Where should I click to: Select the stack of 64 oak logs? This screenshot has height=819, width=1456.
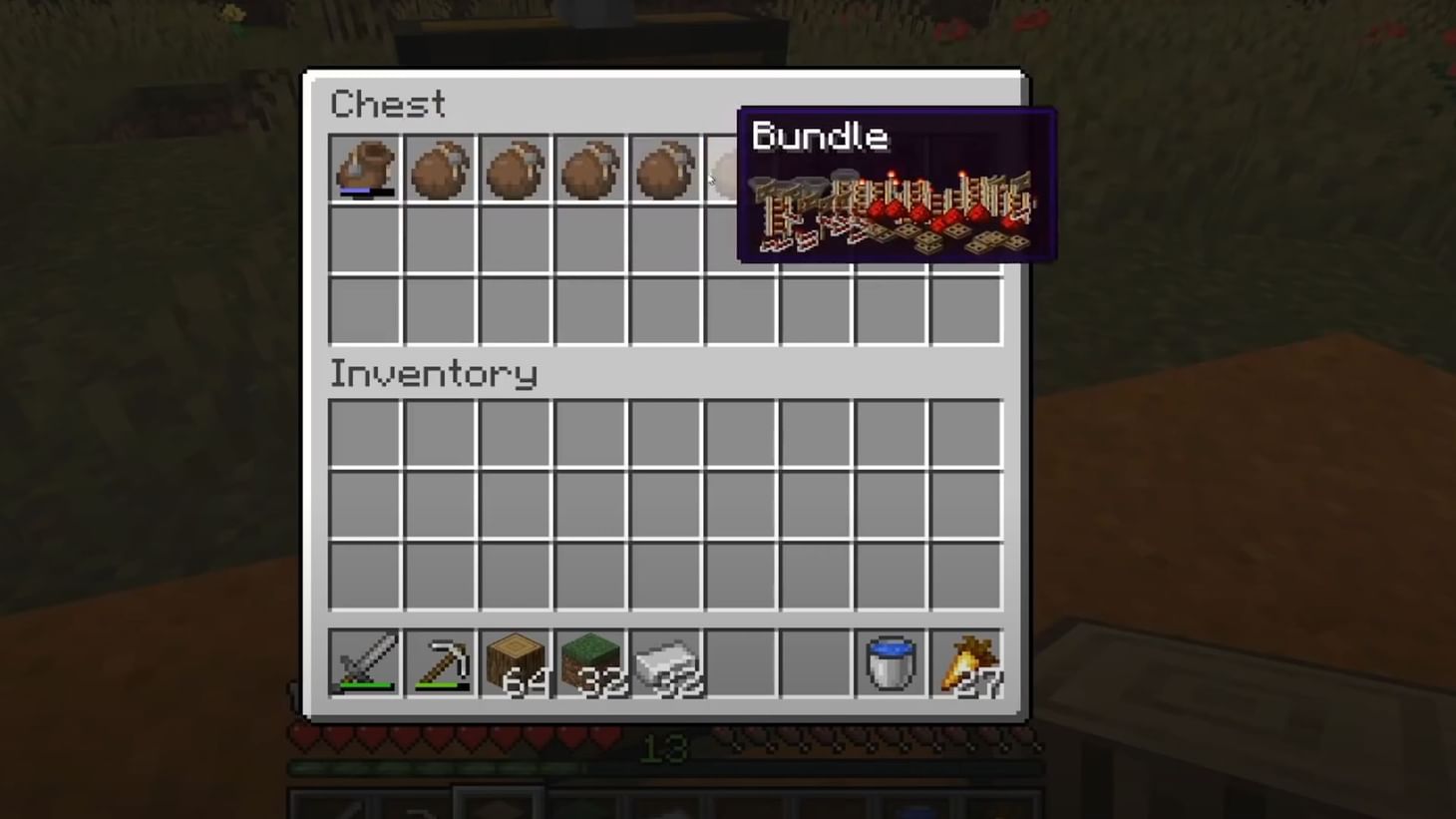point(515,663)
